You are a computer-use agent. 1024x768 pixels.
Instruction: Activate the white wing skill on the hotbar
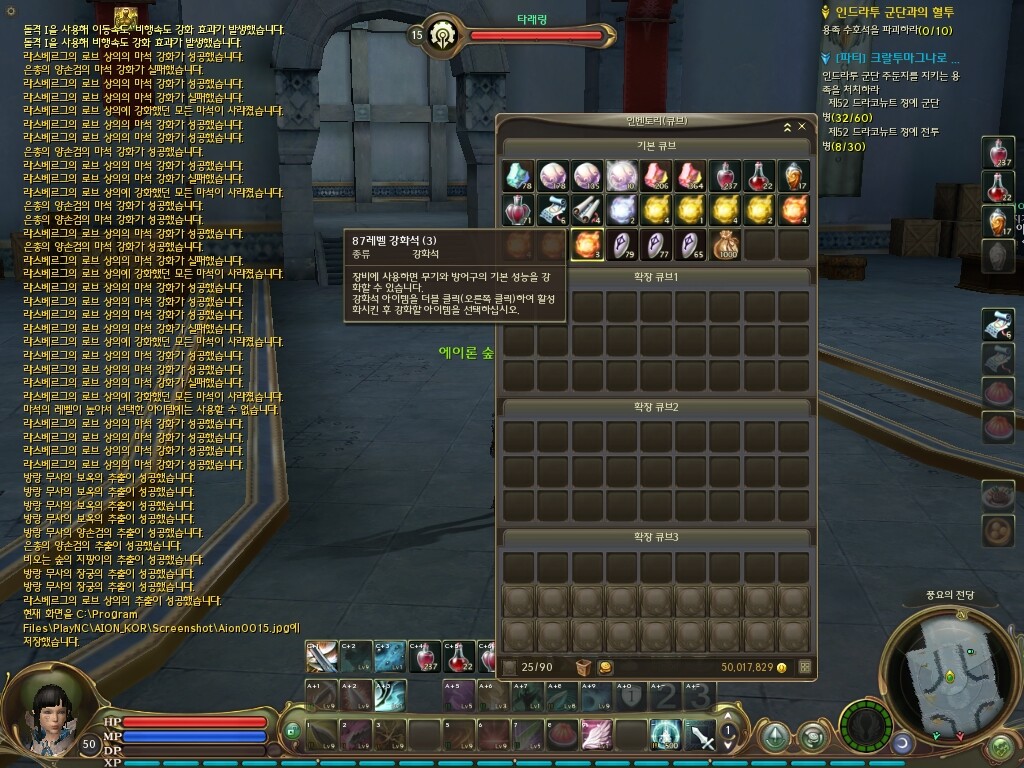pyautogui.click(x=597, y=735)
